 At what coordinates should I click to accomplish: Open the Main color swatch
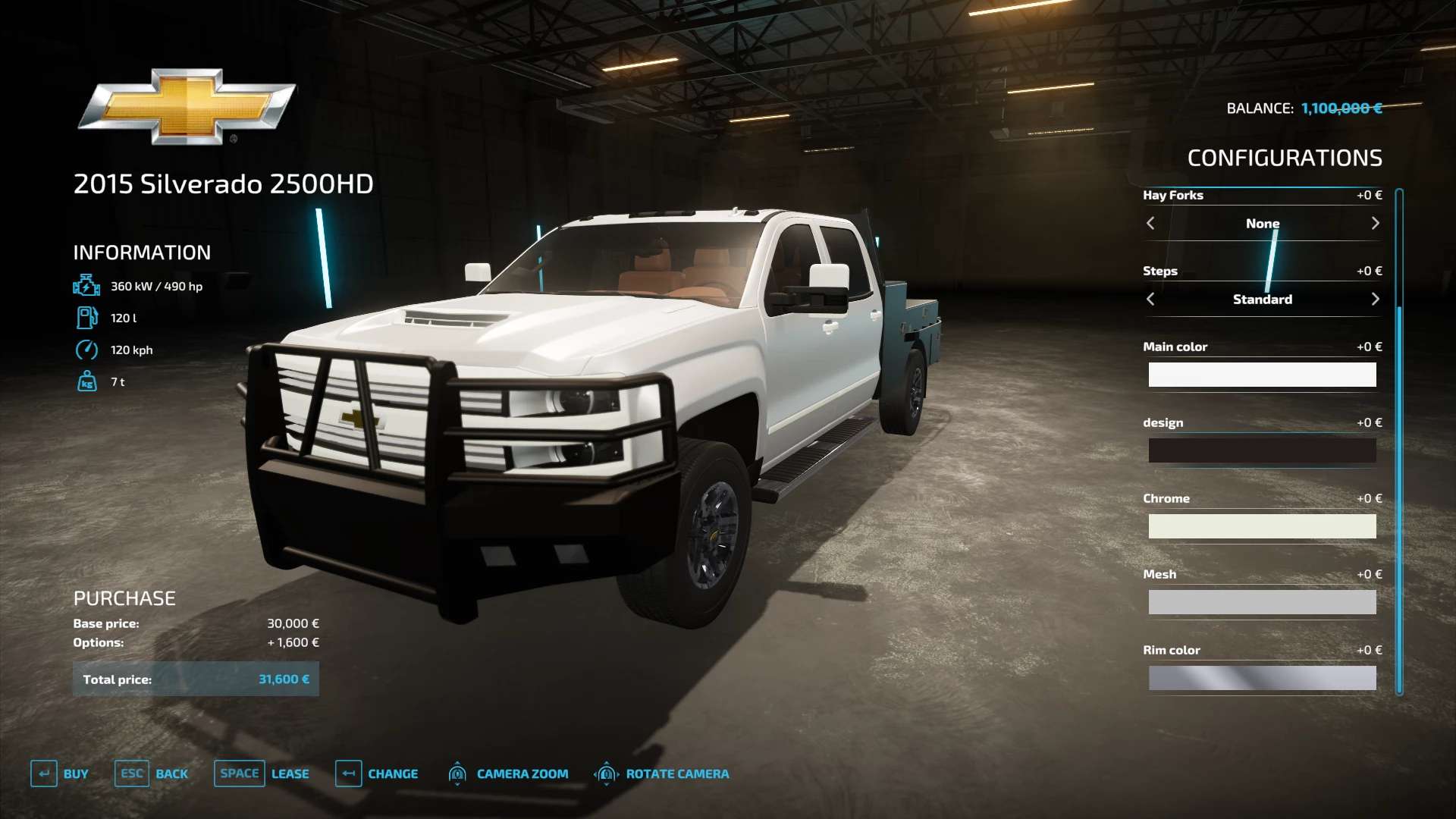pos(1262,375)
